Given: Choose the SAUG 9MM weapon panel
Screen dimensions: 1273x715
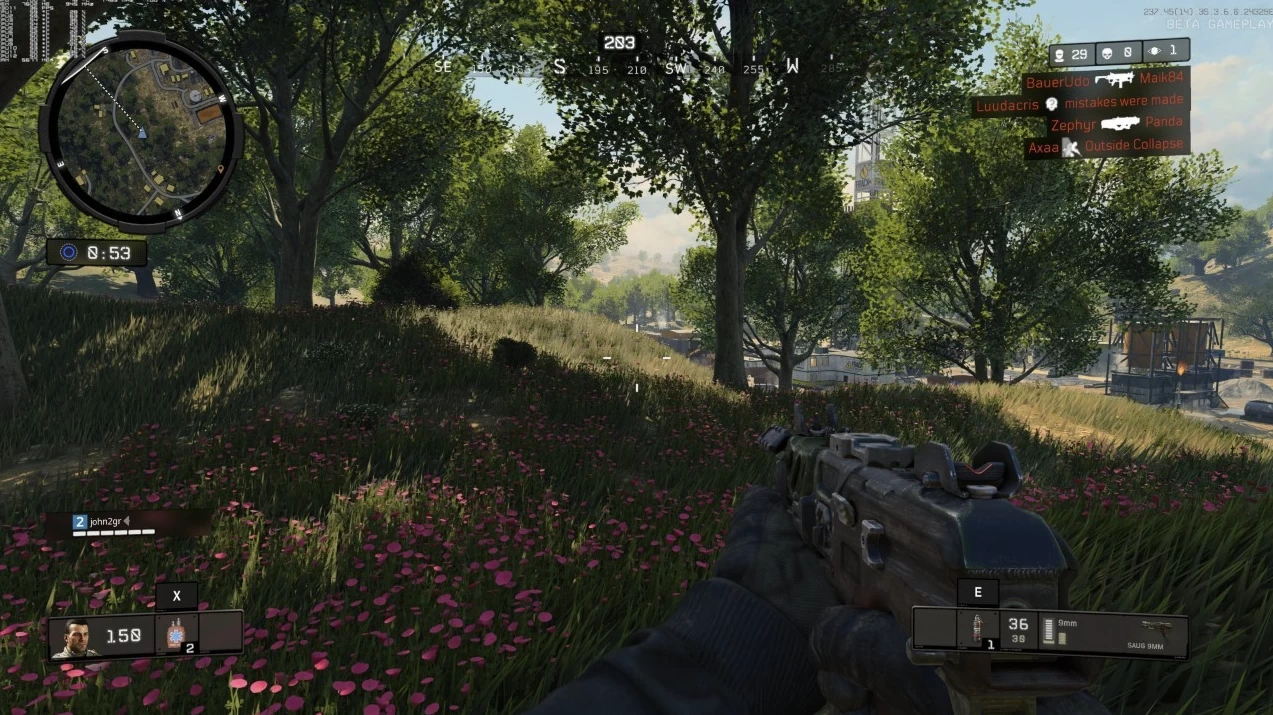Looking at the screenshot, I should click(1142, 634).
